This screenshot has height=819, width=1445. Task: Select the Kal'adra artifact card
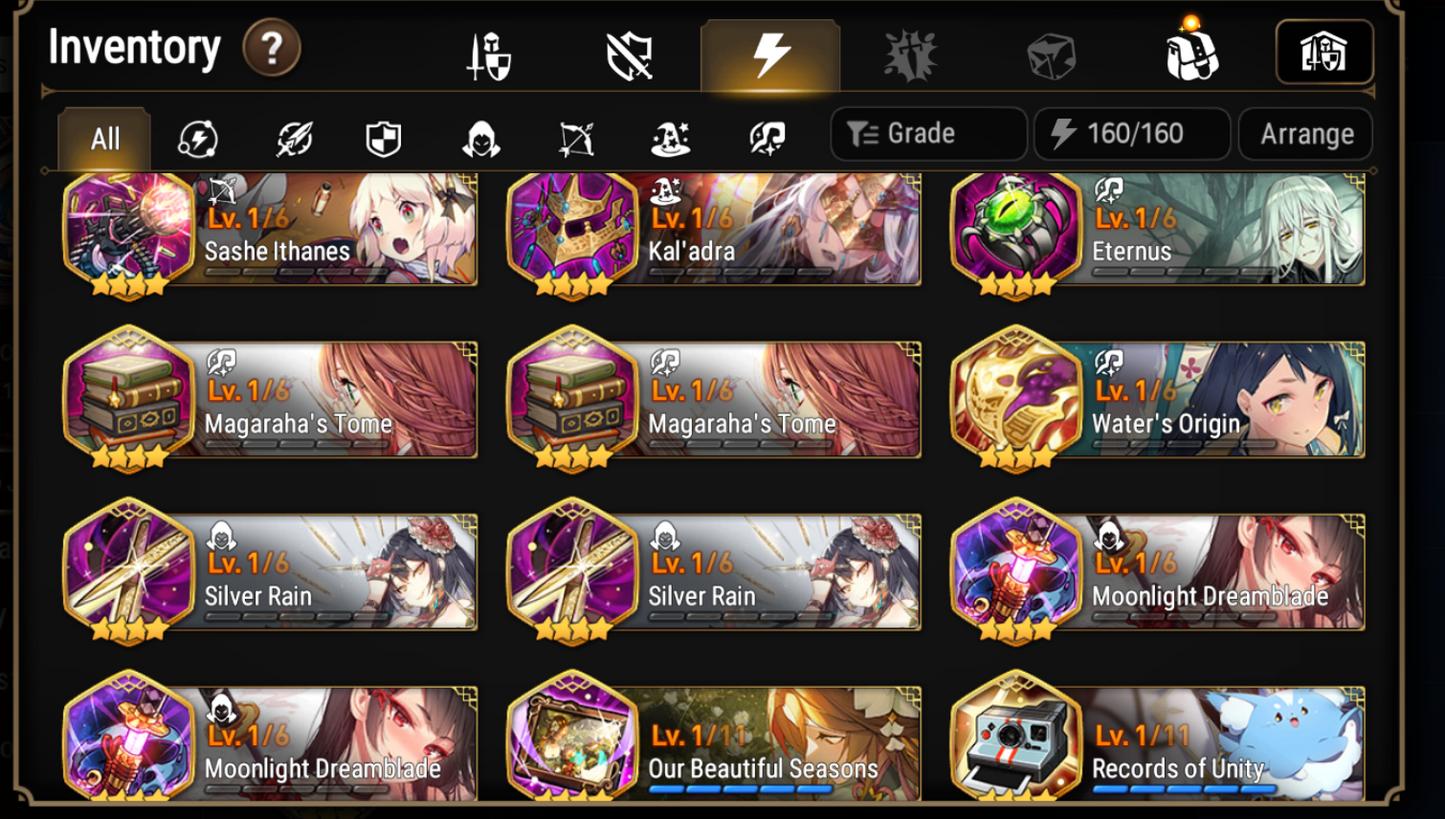click(x=713, y=228)
